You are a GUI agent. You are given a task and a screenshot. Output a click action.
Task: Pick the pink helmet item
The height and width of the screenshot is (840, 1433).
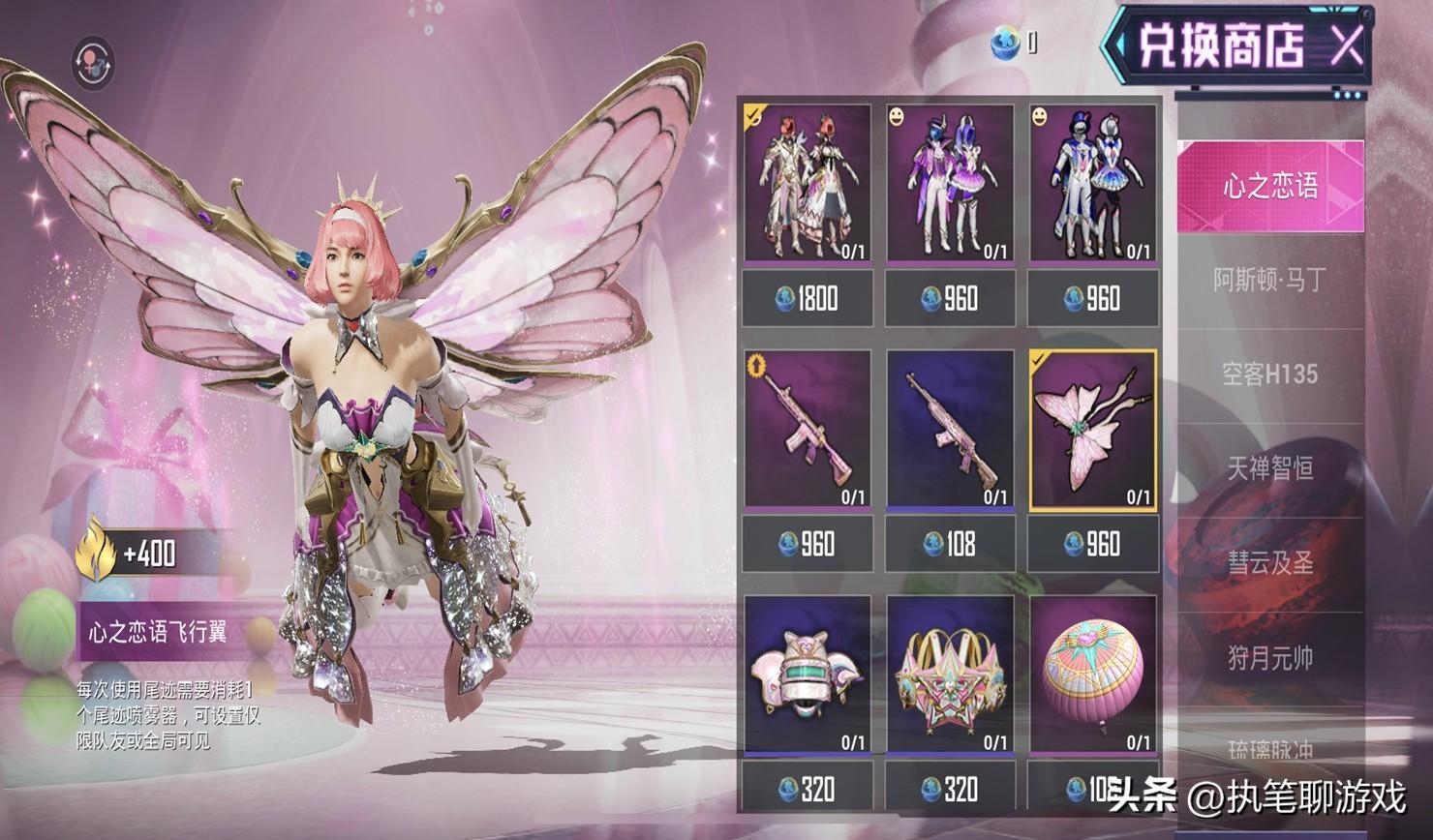[807, 675]
